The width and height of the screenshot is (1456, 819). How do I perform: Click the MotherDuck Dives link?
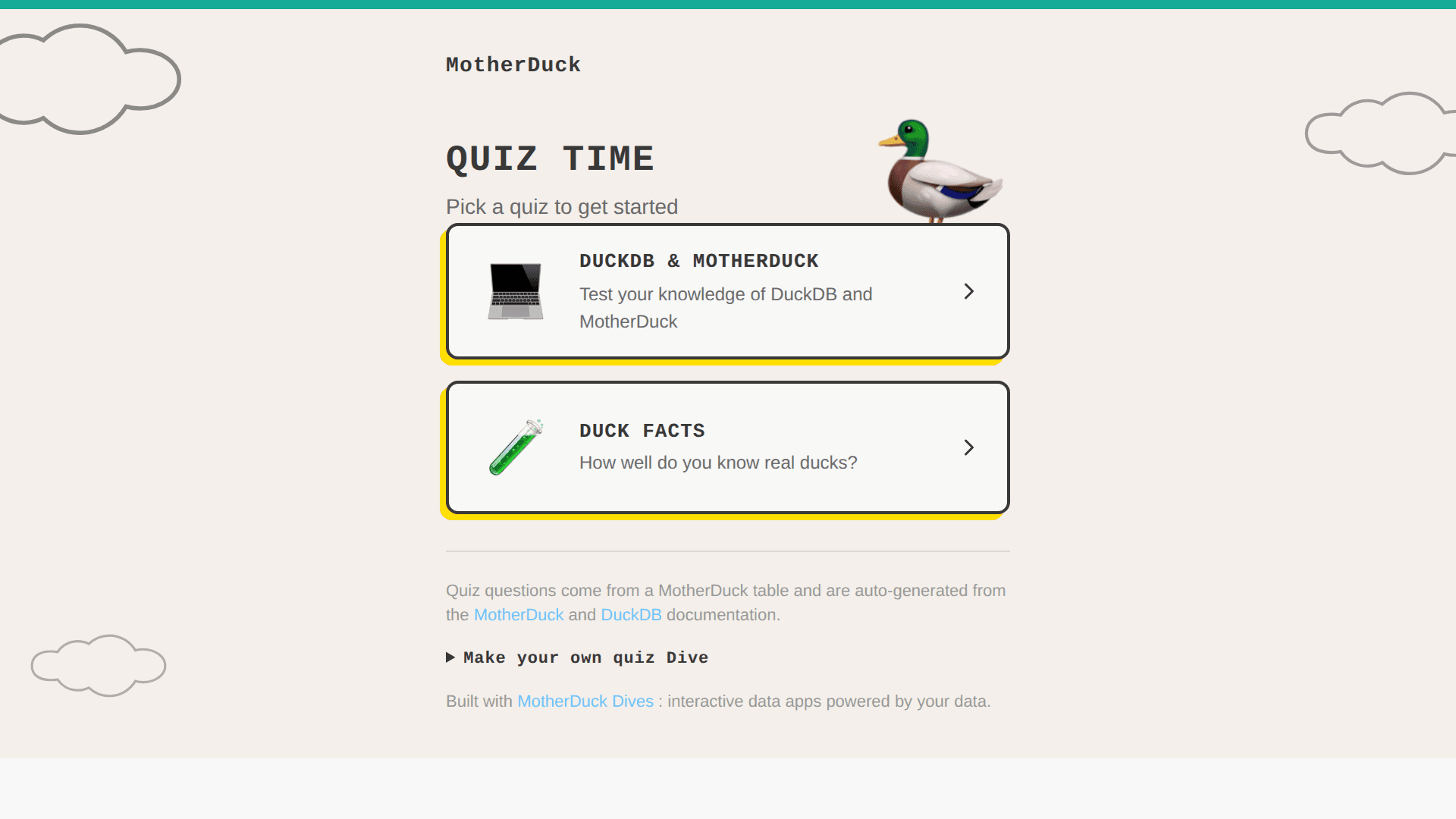coord(585,701)
